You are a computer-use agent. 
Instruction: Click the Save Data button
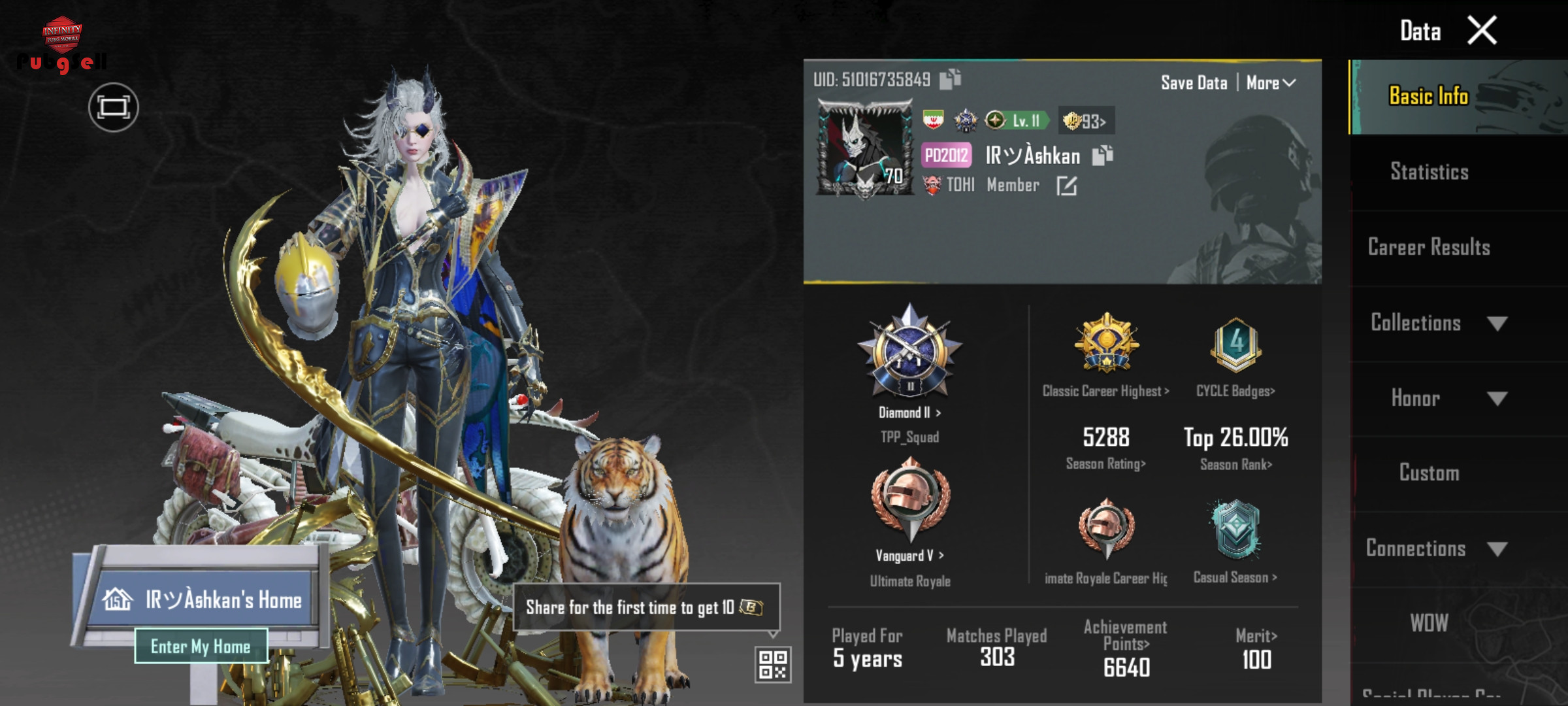[x=1194, y=83]
